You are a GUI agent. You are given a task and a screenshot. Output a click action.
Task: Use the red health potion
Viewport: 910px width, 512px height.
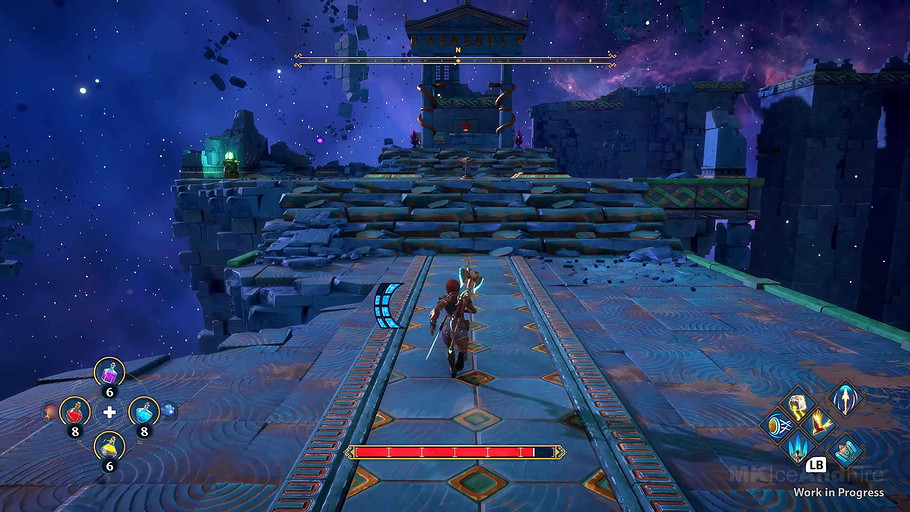[74, 410]
